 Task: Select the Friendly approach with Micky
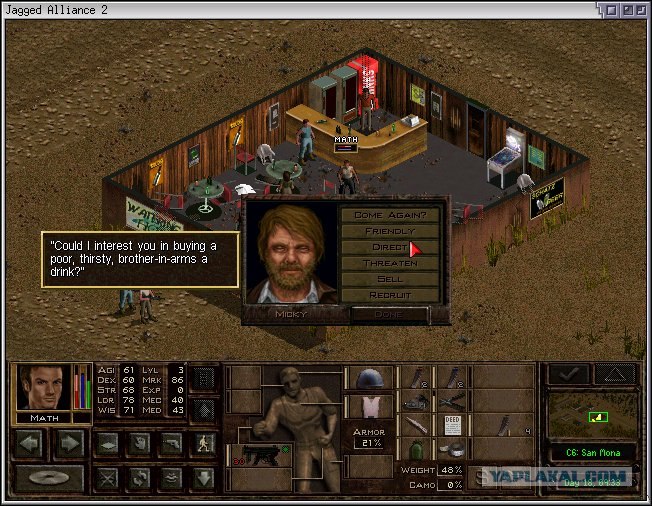click(389, 231)
